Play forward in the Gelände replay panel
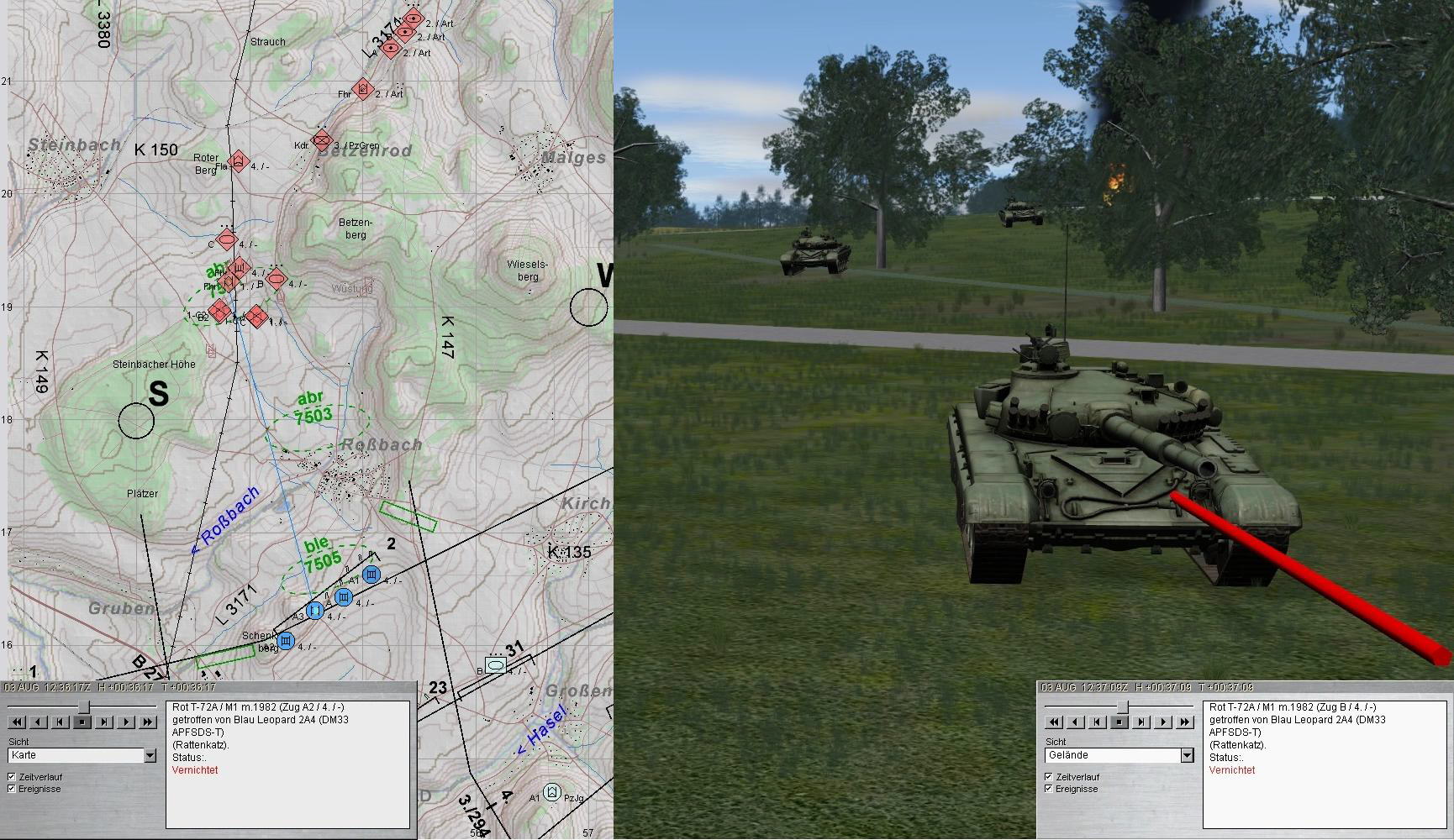 tap(1163, 722)
